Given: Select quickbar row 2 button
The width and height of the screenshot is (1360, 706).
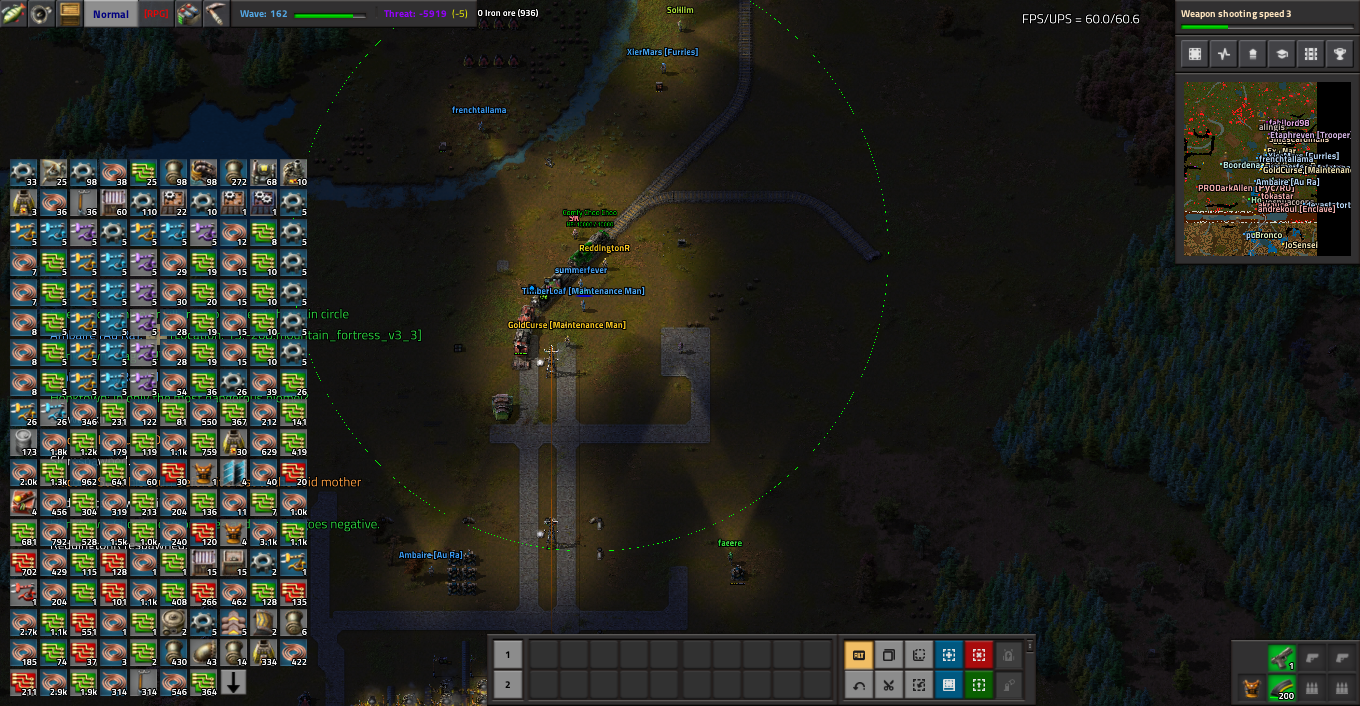Looking at the screenshot, I should point(507,685).
